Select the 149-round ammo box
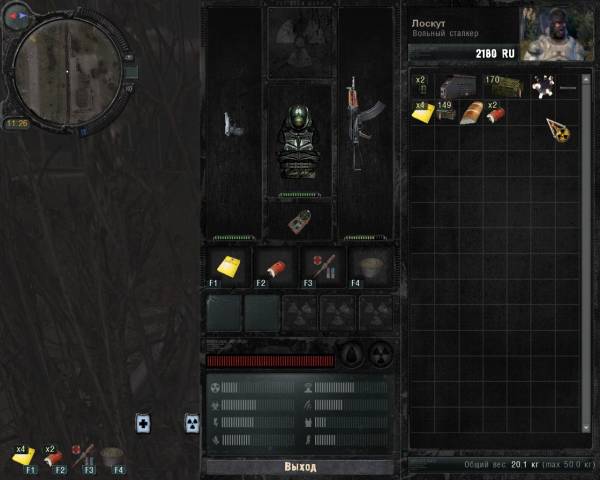The image size is (600, 480). [x=446, y=111]
